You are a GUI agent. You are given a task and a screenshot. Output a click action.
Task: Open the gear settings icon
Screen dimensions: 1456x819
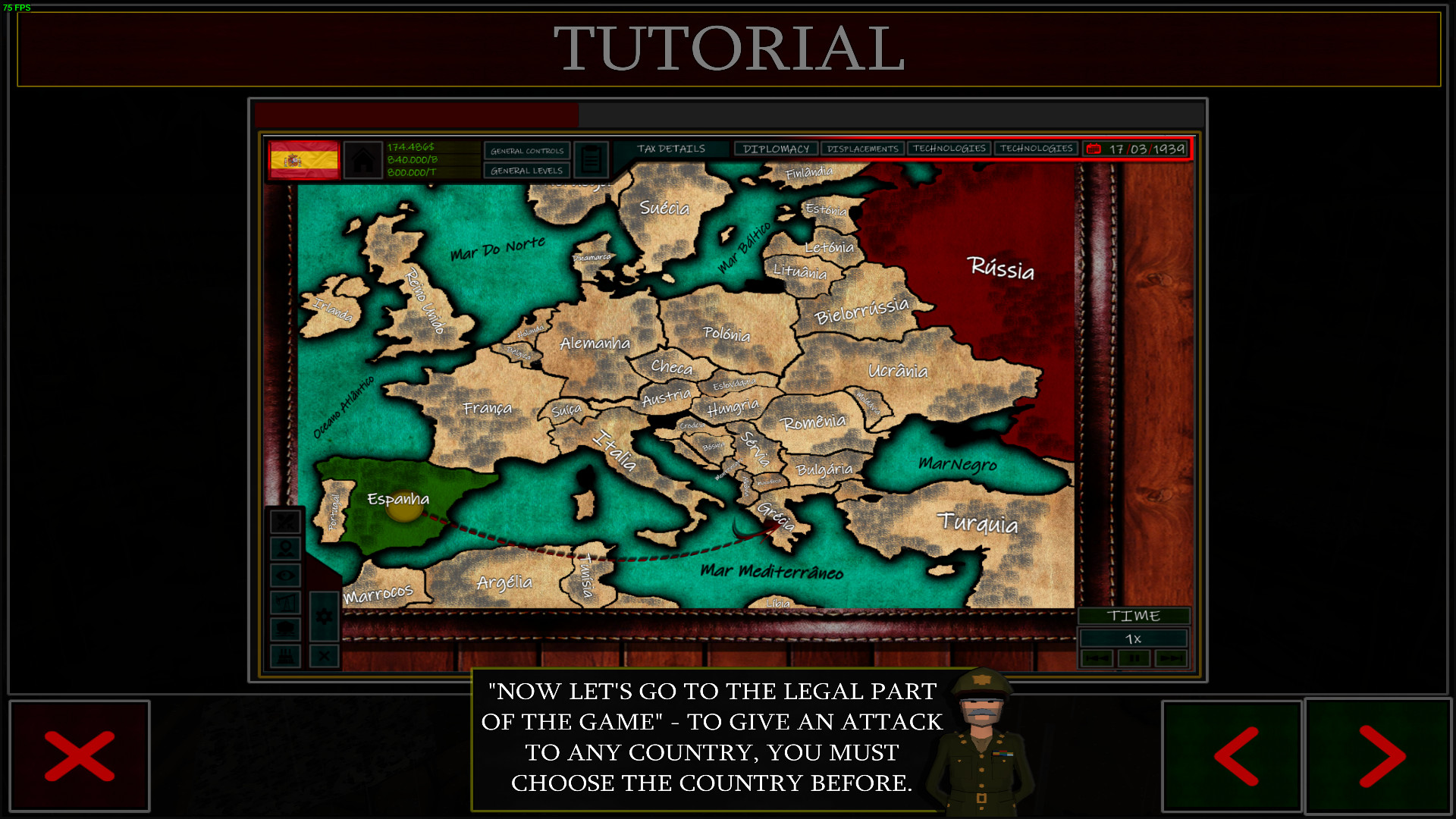(324, 616)
